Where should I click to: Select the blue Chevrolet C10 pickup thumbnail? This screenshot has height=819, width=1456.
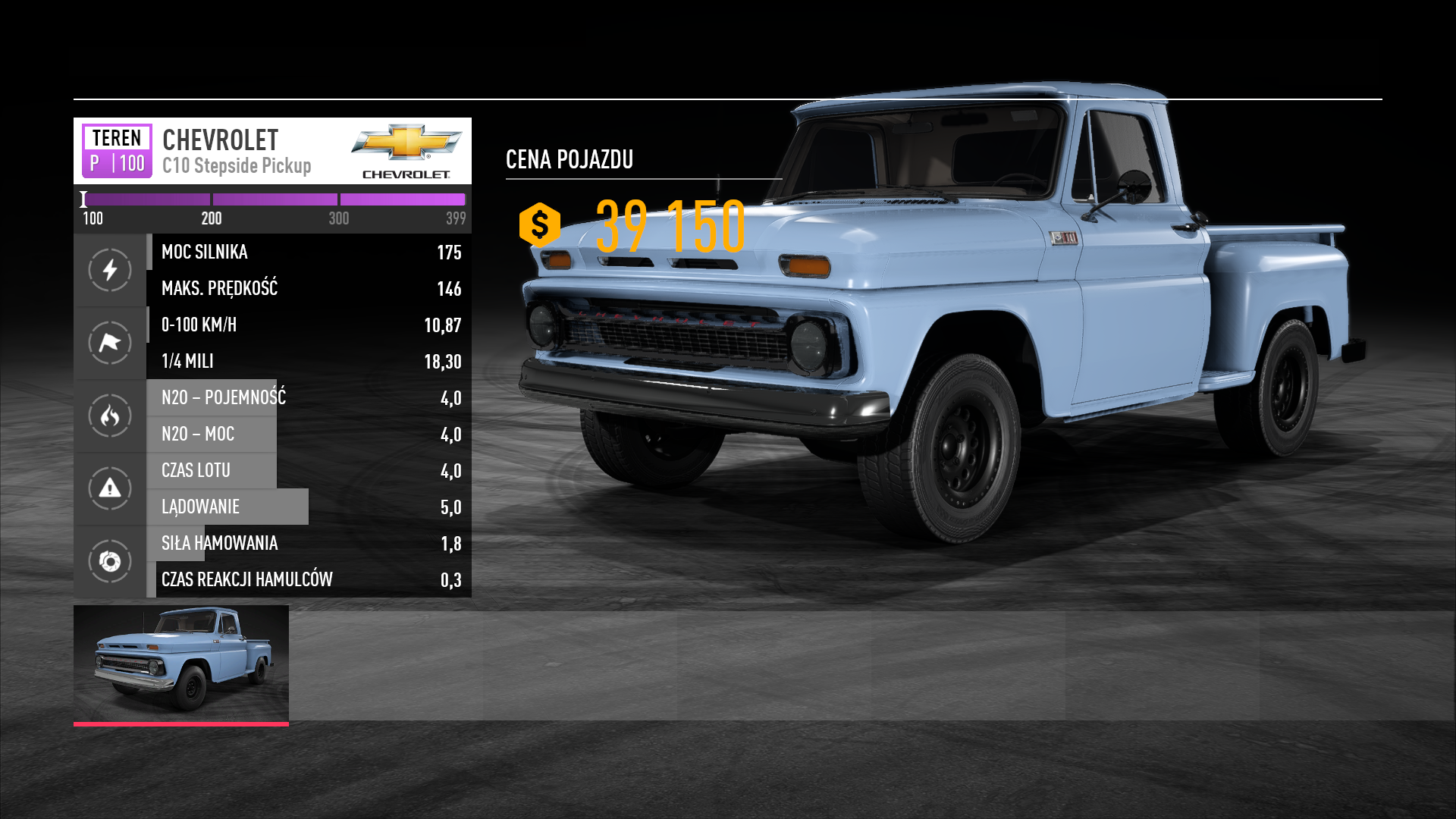tap(181, 663)
